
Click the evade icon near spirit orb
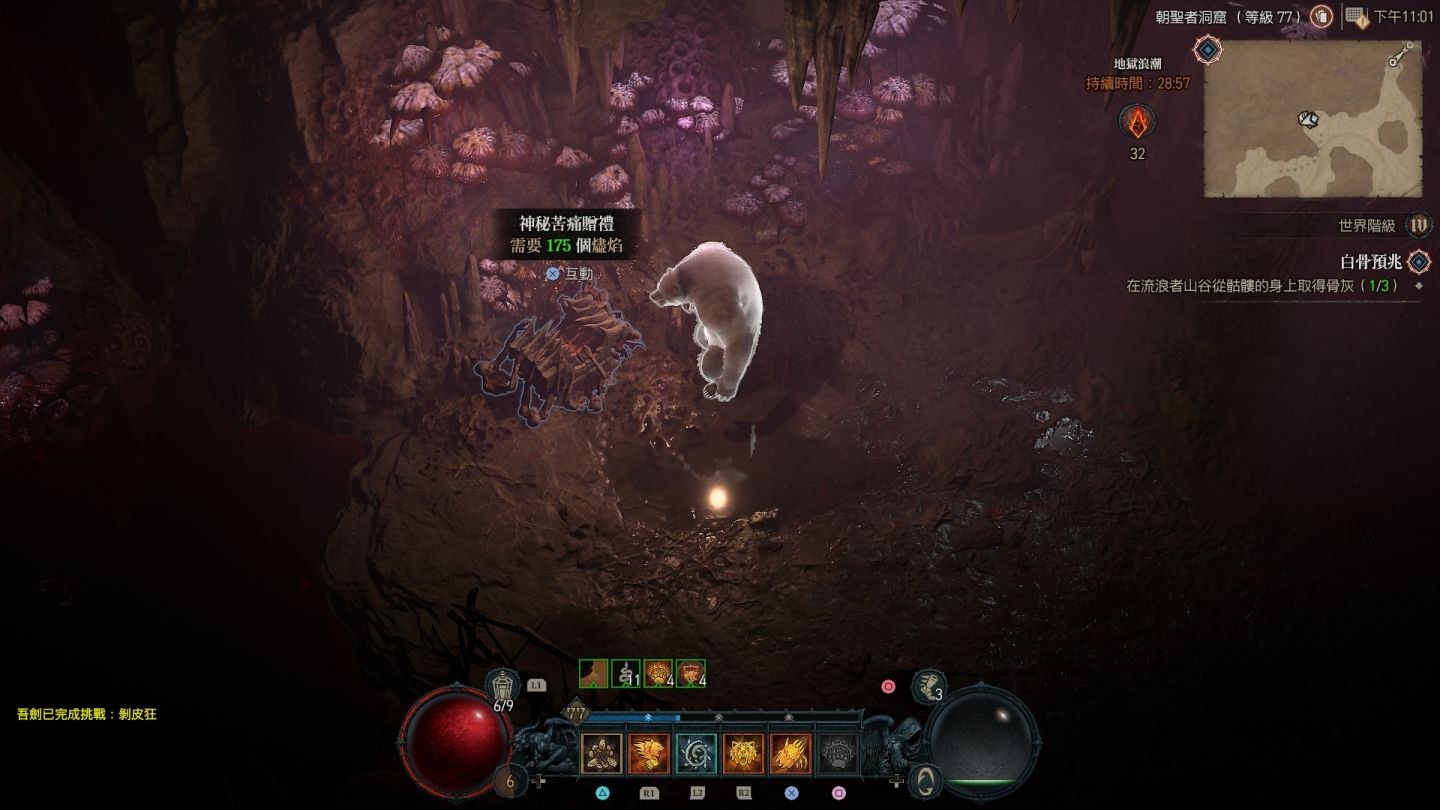click(927, 780)
